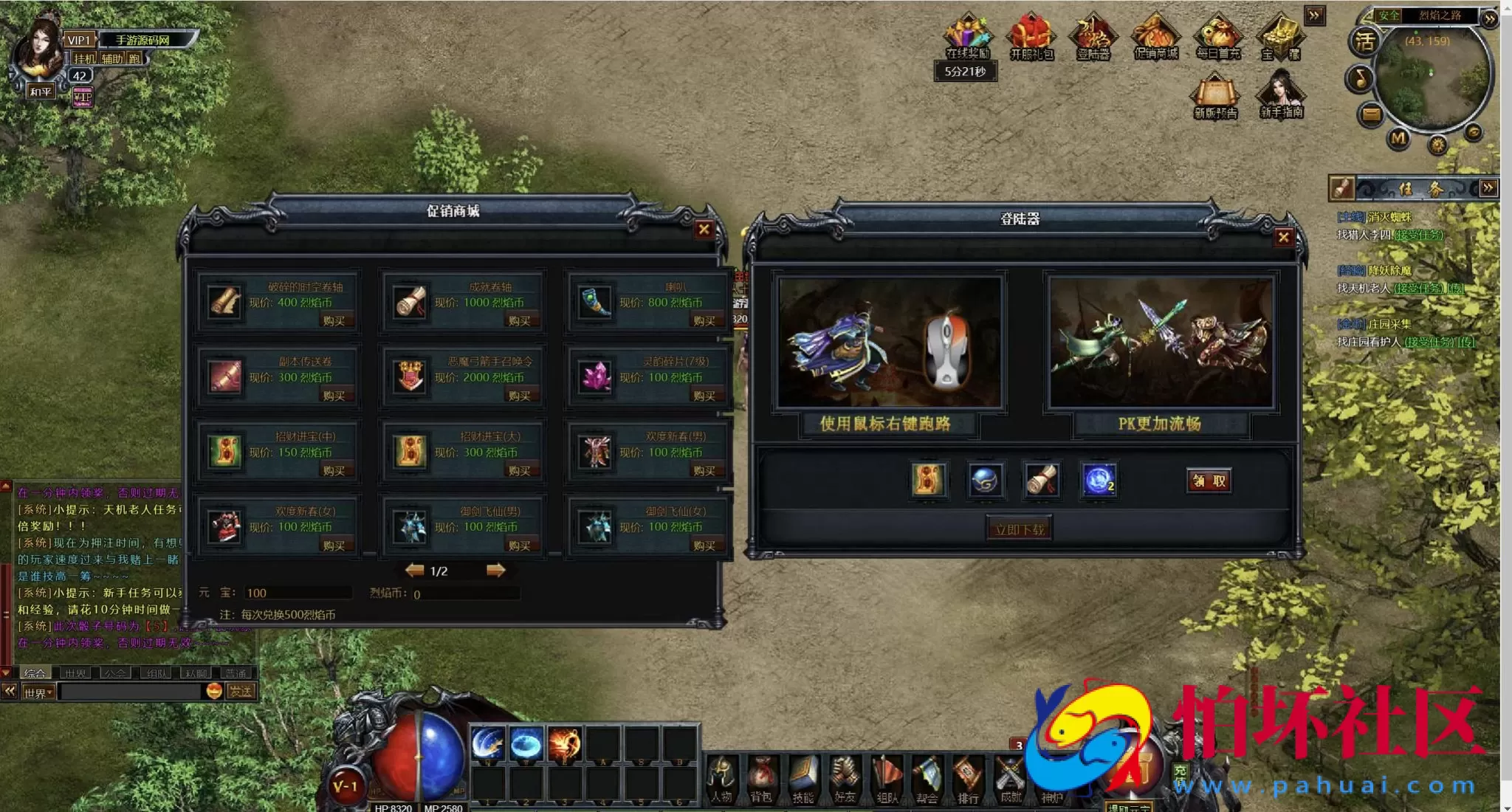Open the 新手指南 beginner guide
The width and height of the screenshot is (1512, 812).
[x=1281, y=94]
